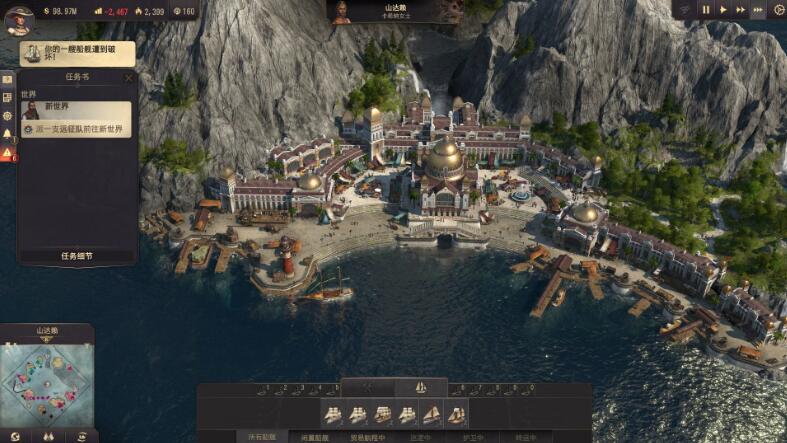The height and width of the screenshot is (443, 787).
Task: Set game speed to triple fast-forward
Action: 760,9
